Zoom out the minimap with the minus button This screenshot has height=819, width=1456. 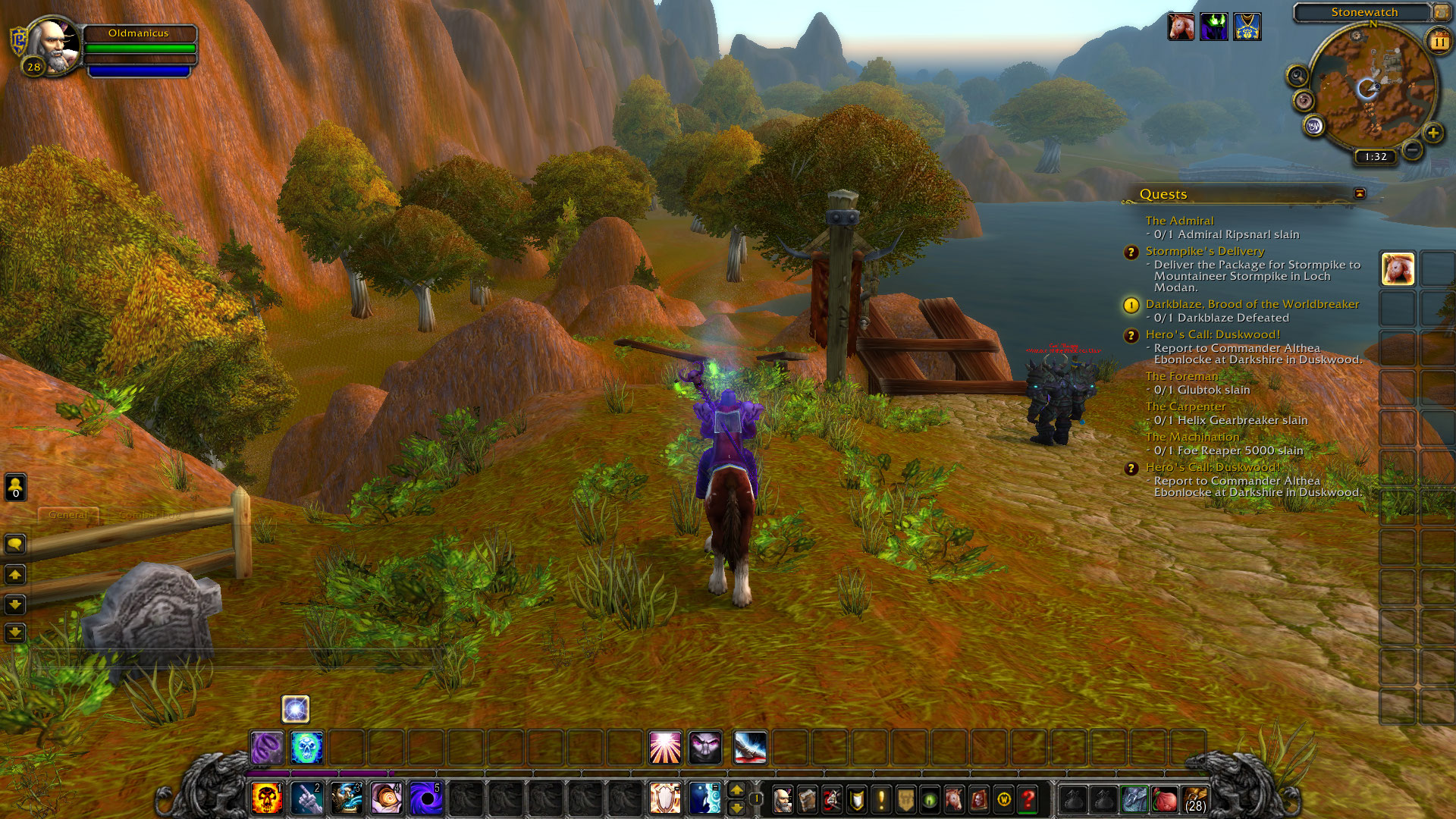1411,150
